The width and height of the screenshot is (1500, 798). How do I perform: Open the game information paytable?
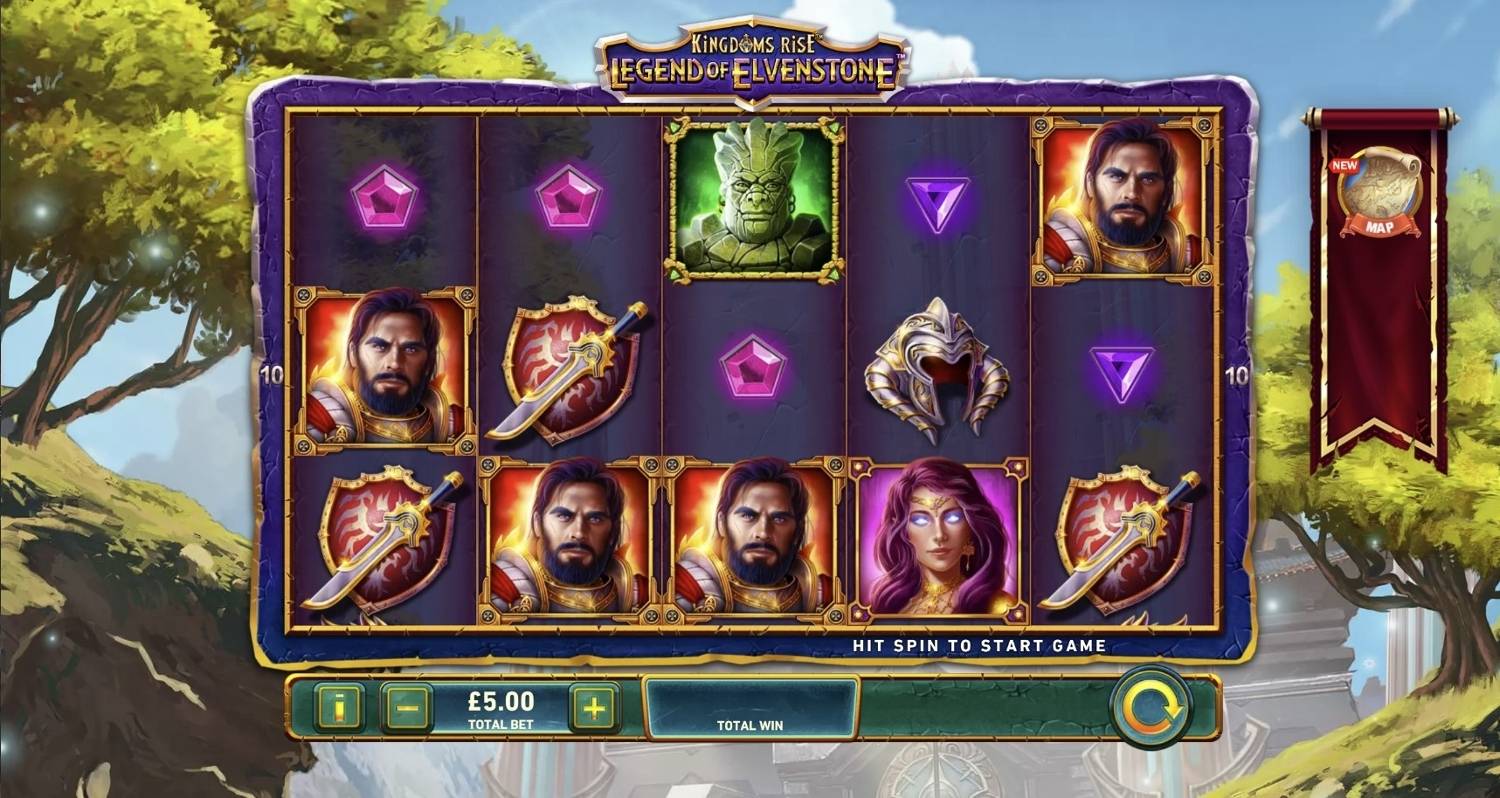340,703
